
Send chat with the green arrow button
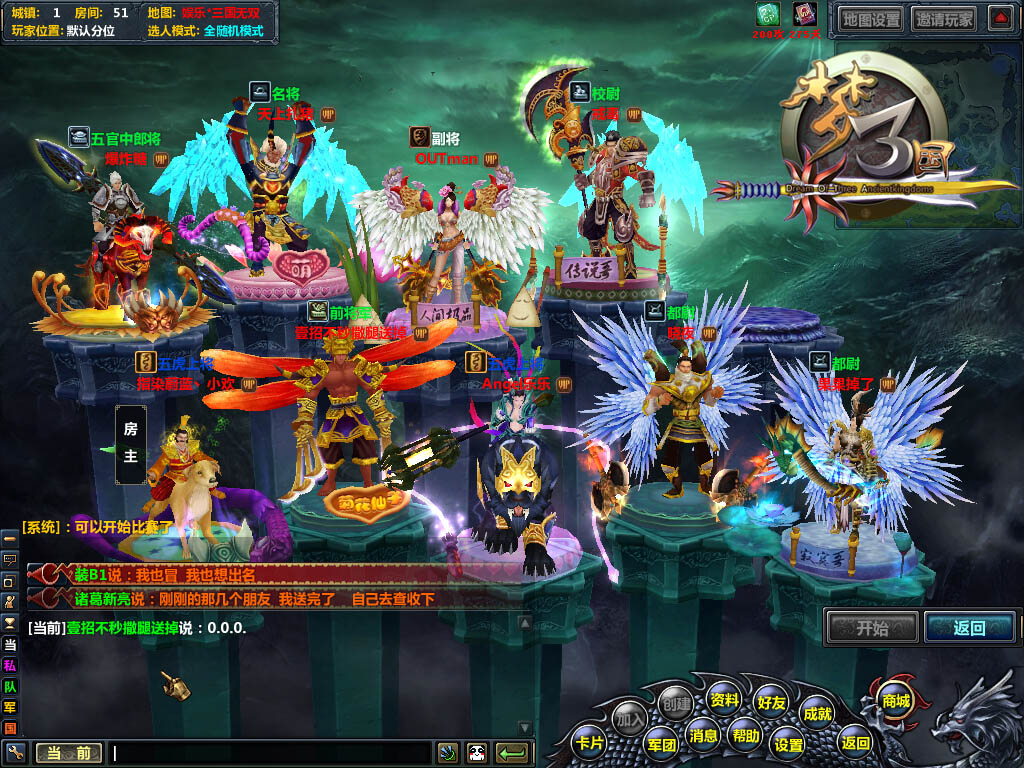coord(512,753)
